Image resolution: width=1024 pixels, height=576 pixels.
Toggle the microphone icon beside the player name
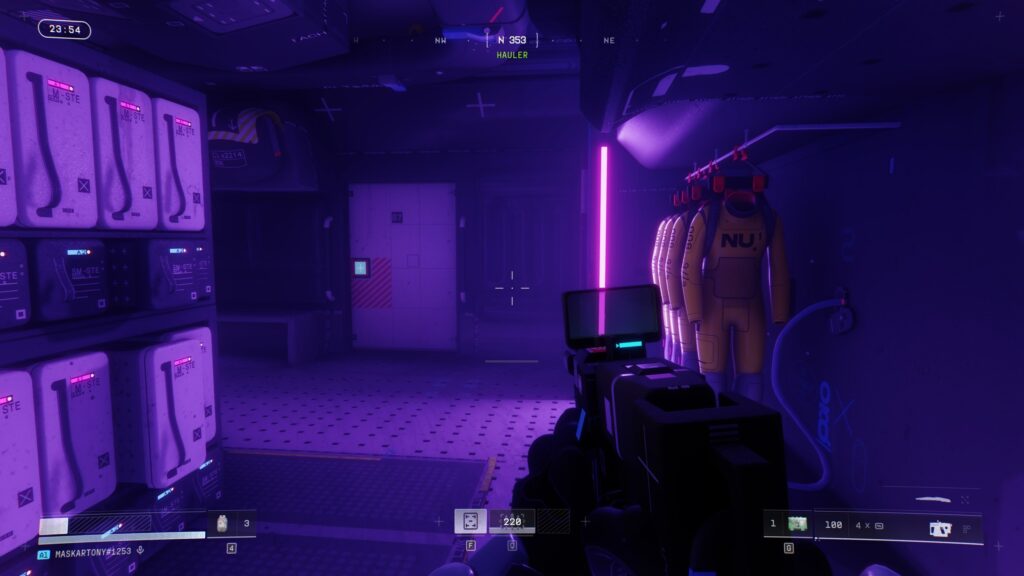[x=141, y=551]
